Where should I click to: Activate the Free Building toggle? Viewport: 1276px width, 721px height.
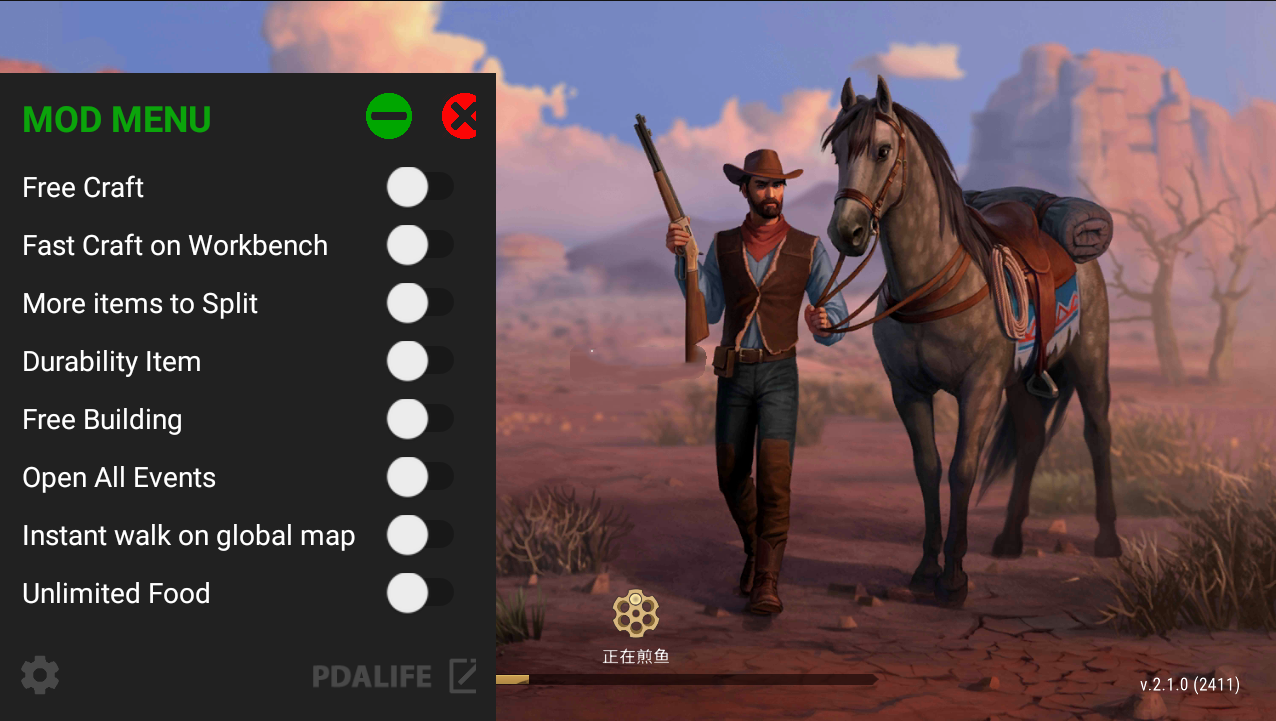(419, 419)
